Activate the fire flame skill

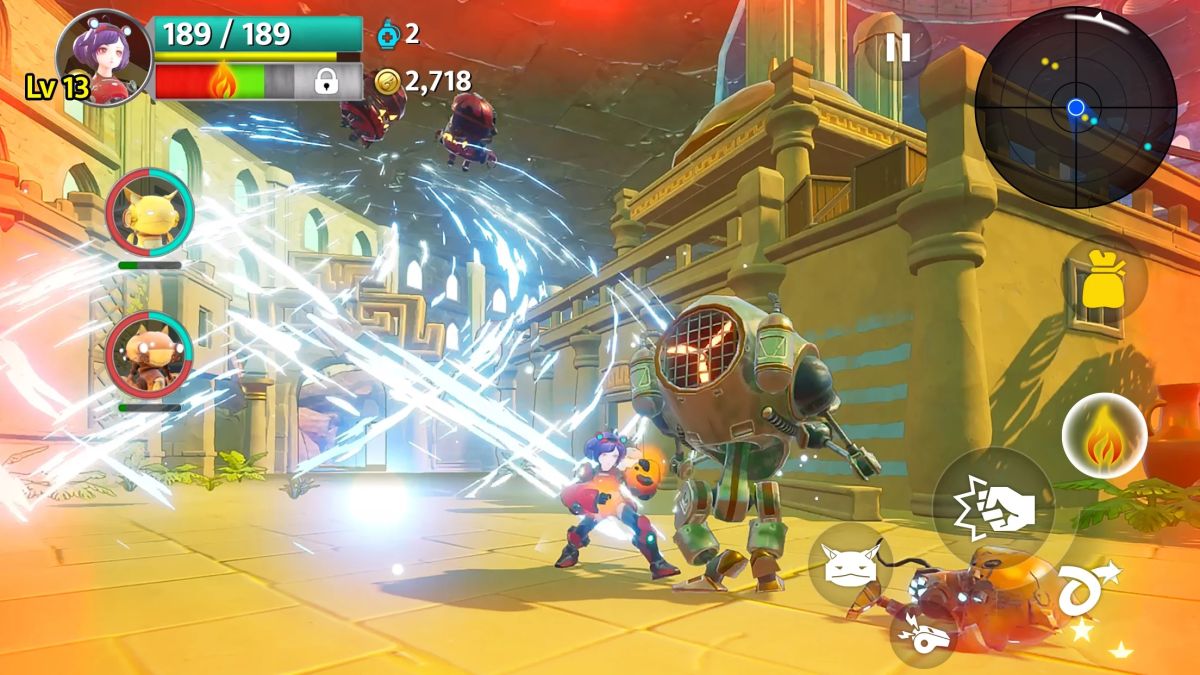pyautogui.click(x=1104, y=437)
